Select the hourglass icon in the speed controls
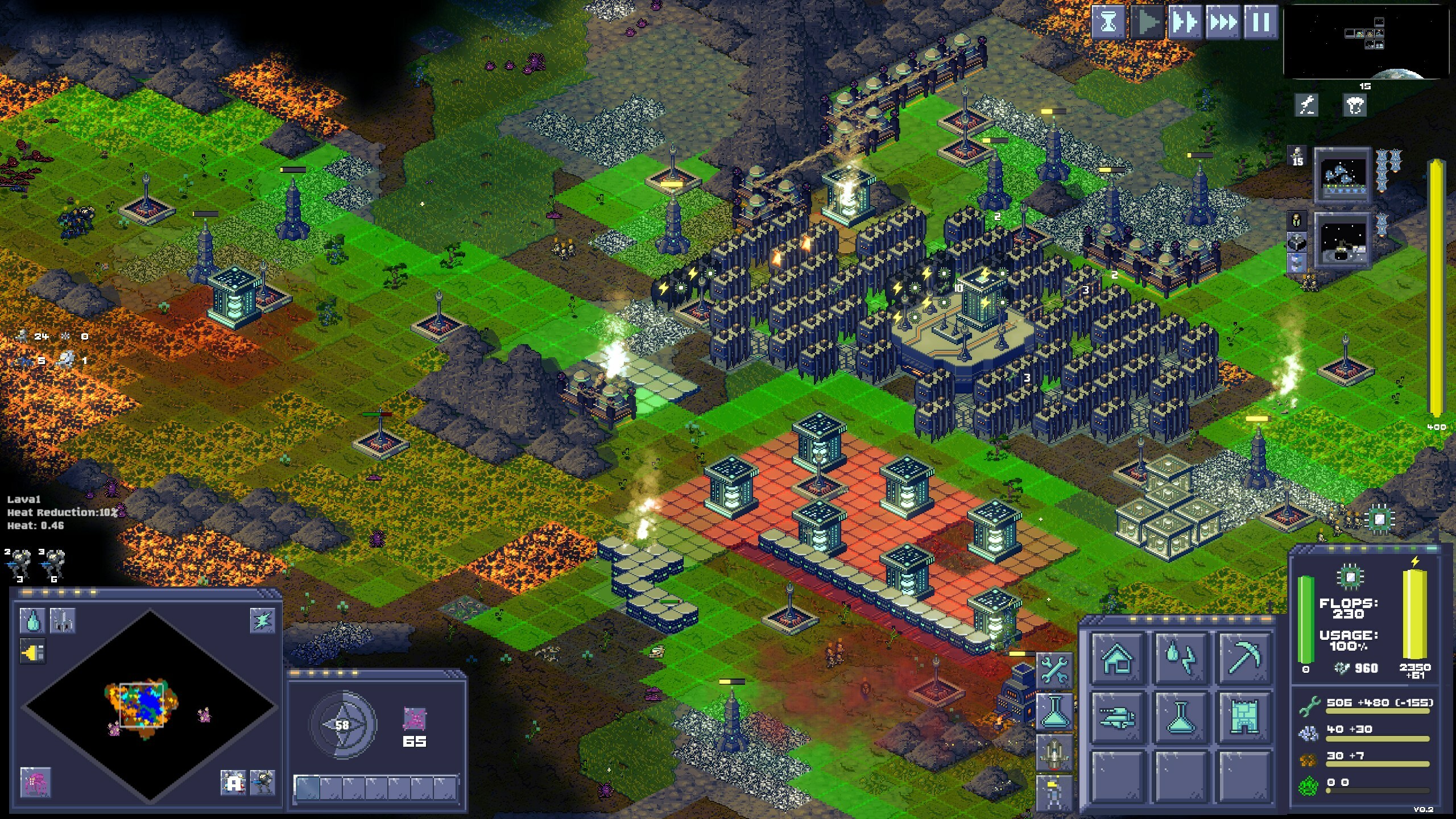1456x819 pixels. (x=1108, y=23)
